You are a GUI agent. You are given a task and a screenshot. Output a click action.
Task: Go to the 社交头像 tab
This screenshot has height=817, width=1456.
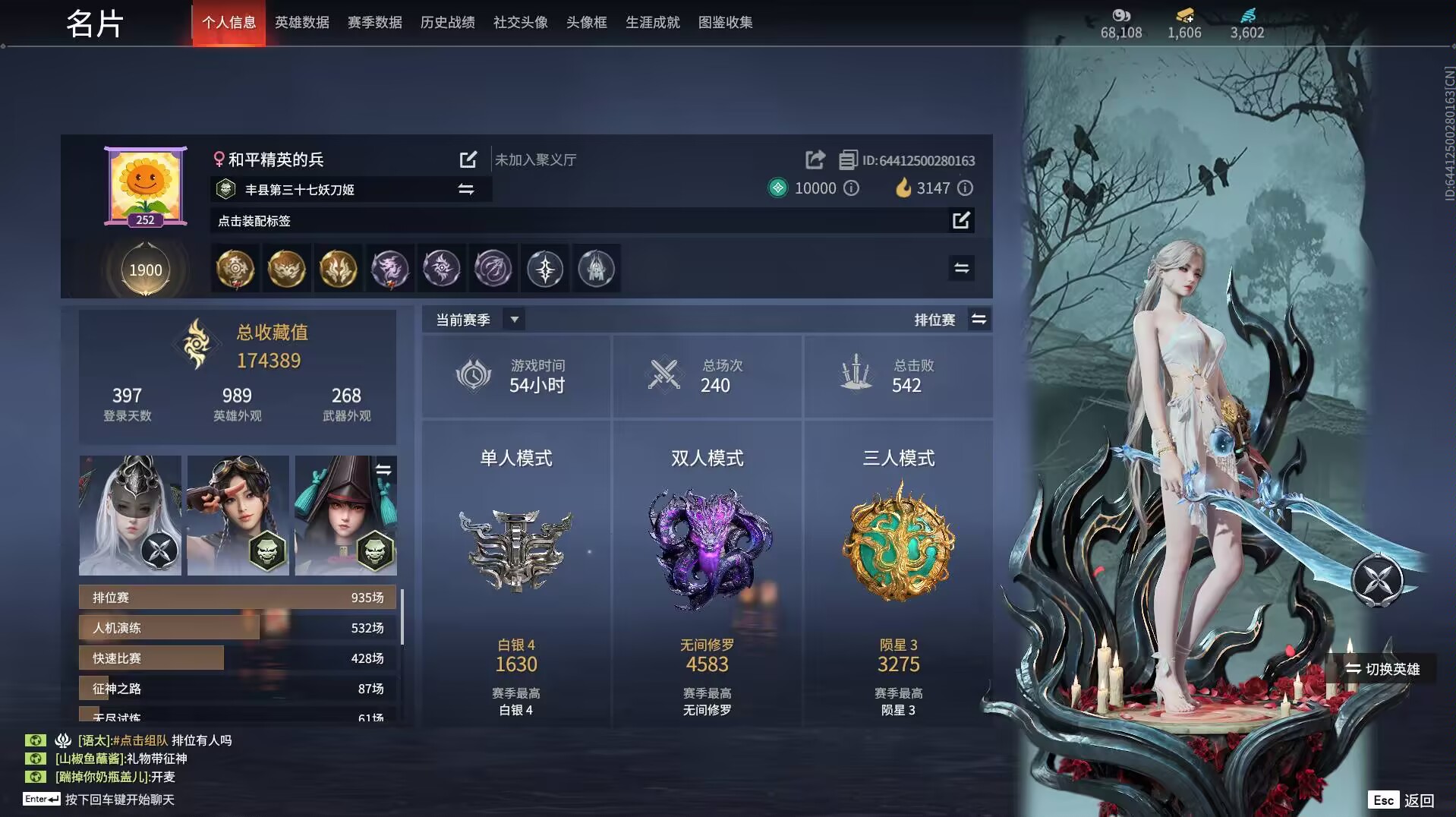point(520,23)
